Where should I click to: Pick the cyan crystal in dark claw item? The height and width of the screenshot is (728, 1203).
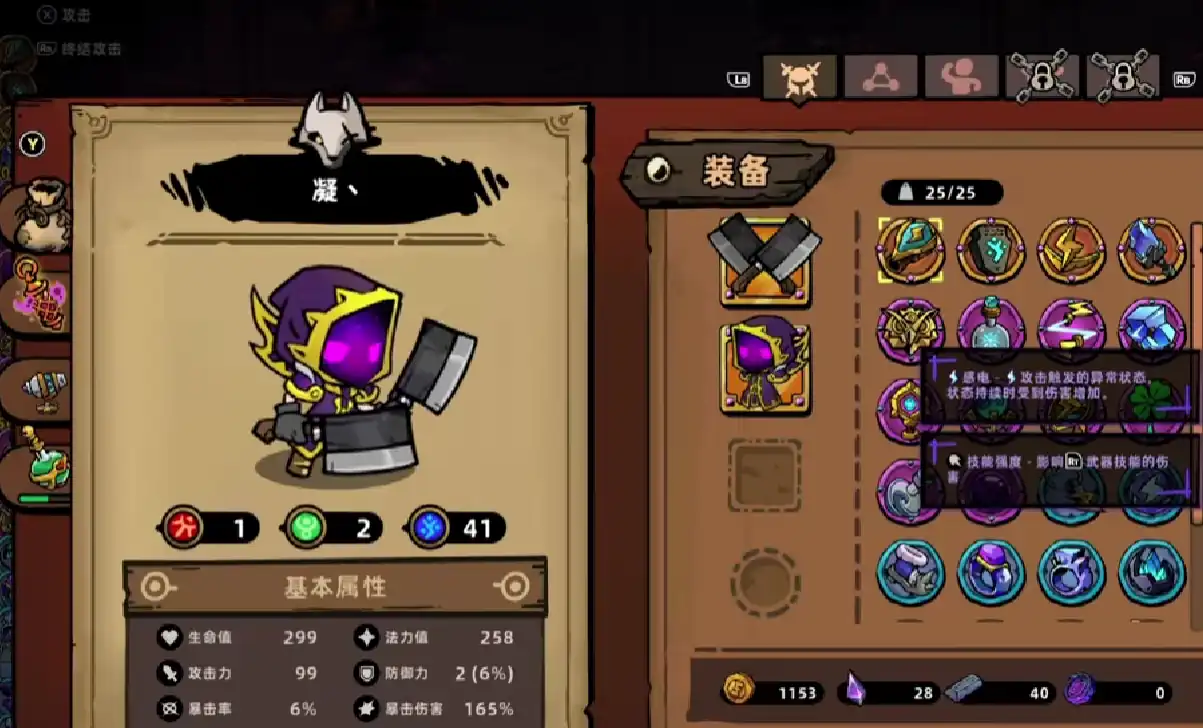point(1151,572)
